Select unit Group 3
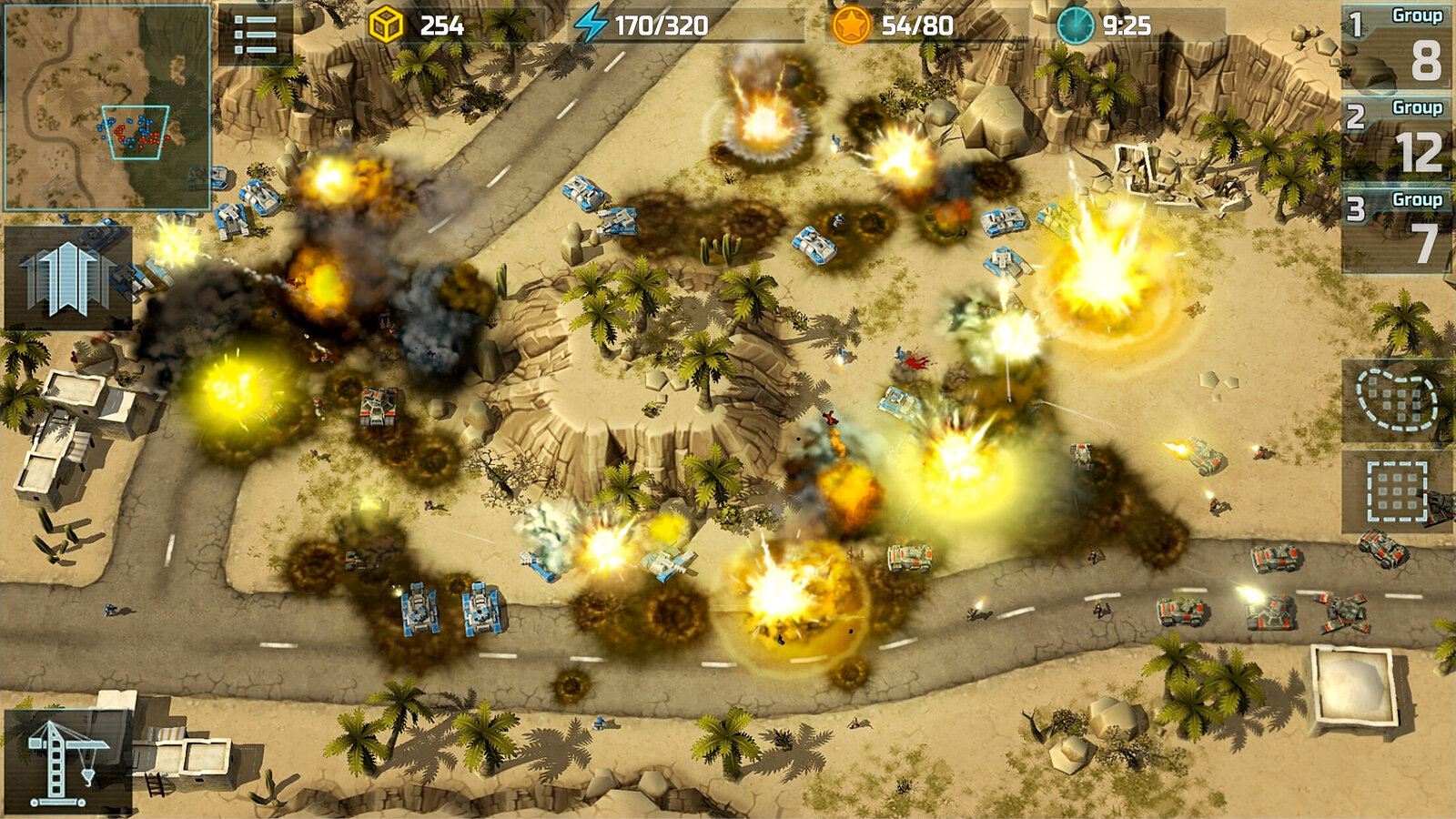 1398,230
